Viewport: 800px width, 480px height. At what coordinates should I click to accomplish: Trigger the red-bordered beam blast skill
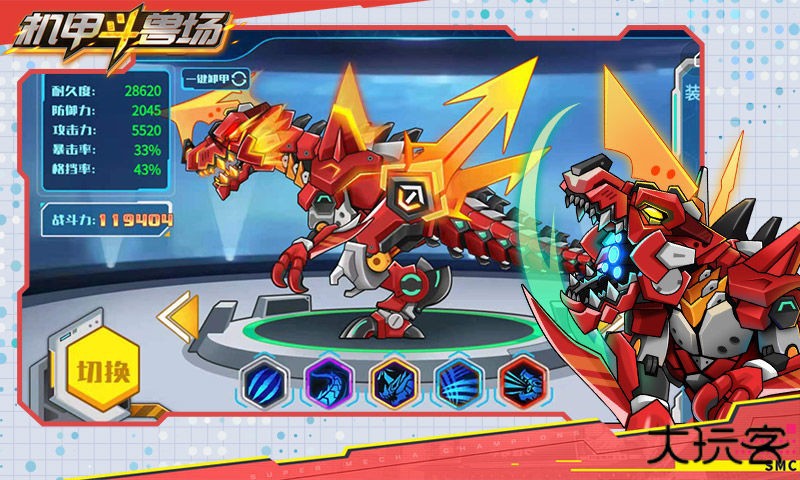pyautogui.click(x=523, y=382)
